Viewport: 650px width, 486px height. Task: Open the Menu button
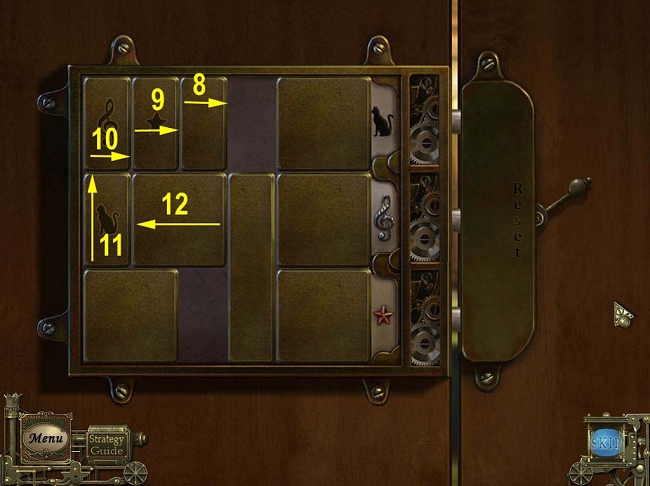coord(45,438)
